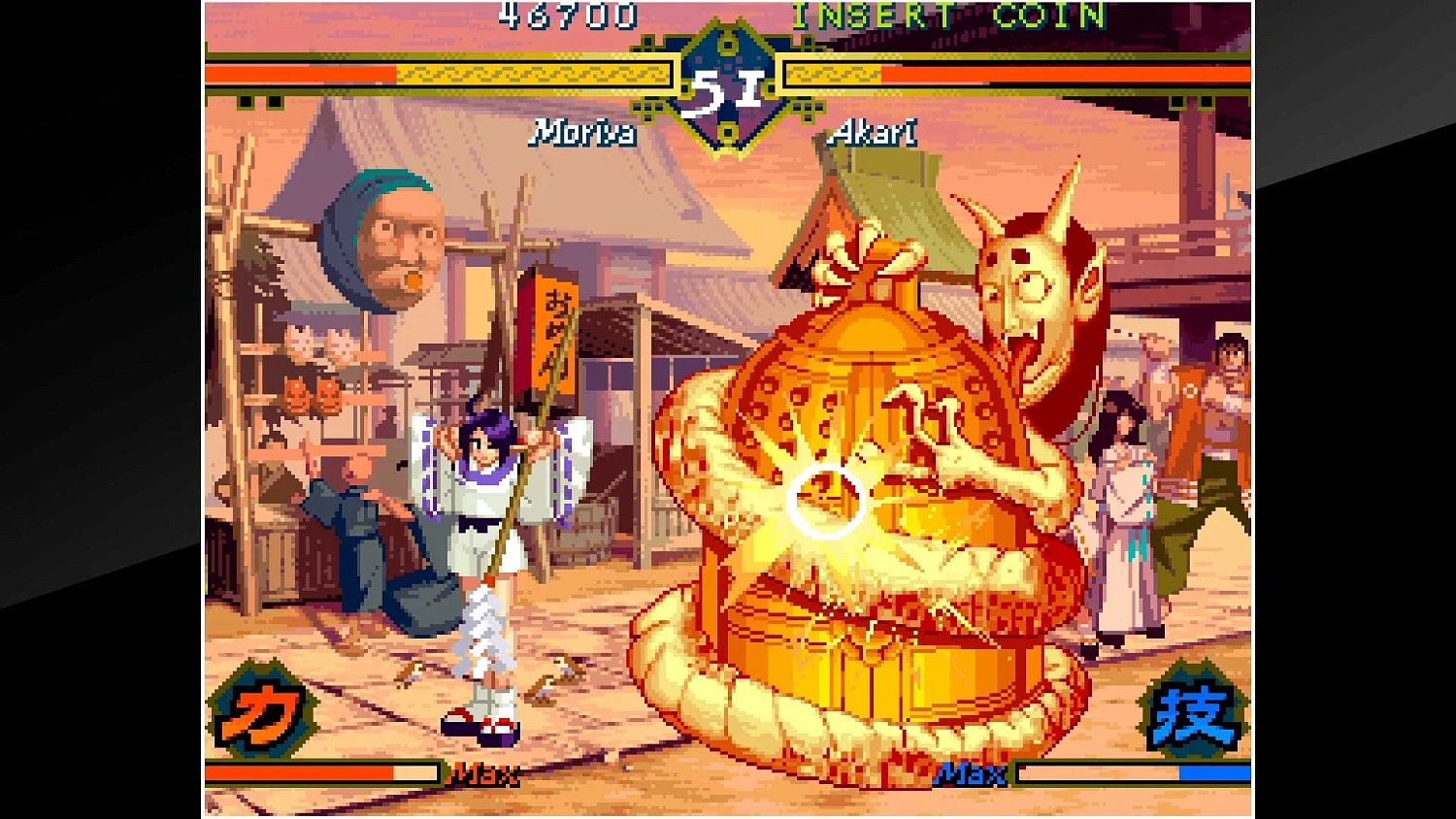Click the score display showing 46700
Screen dimensions: 1456x819
[566, 16]
